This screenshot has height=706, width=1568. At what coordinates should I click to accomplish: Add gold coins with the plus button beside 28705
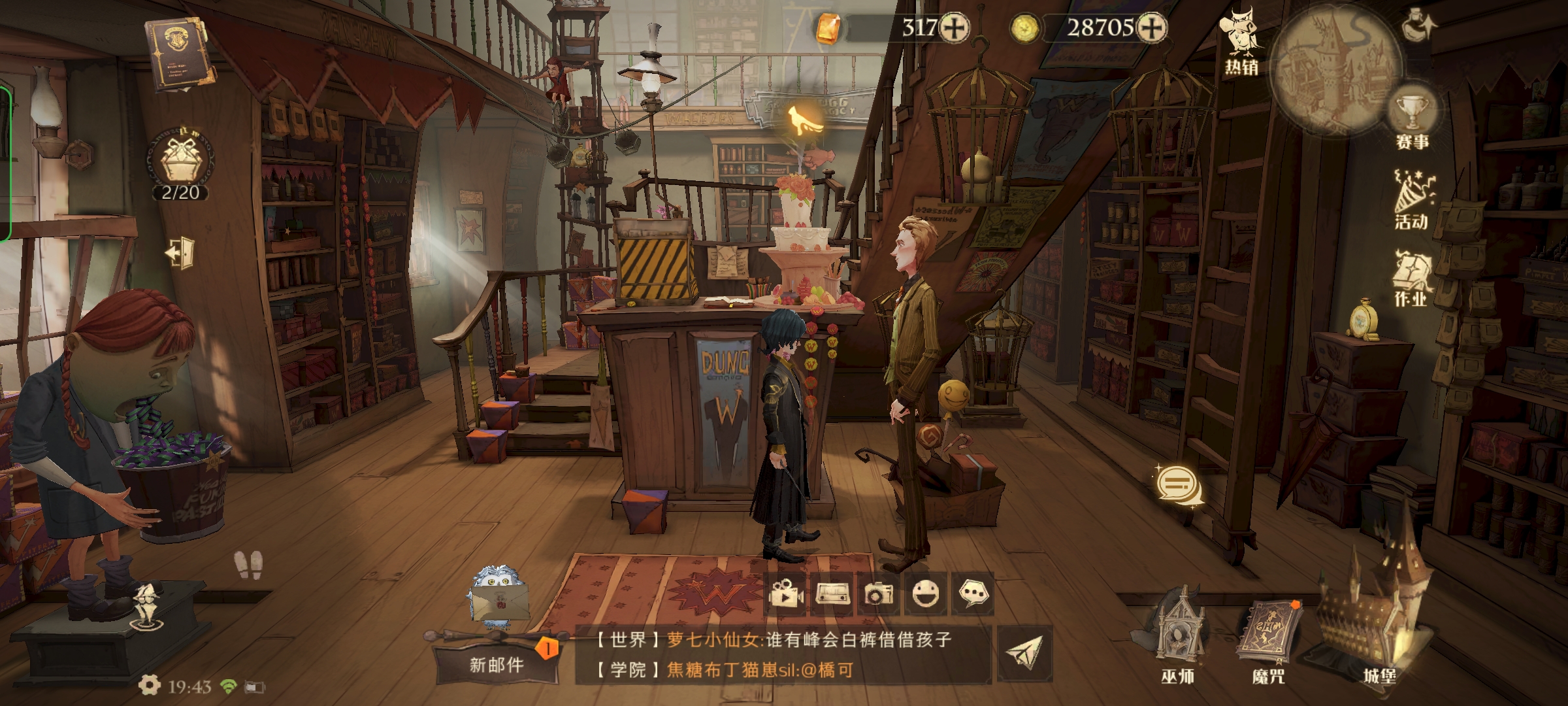click(x=1151, y=28)
